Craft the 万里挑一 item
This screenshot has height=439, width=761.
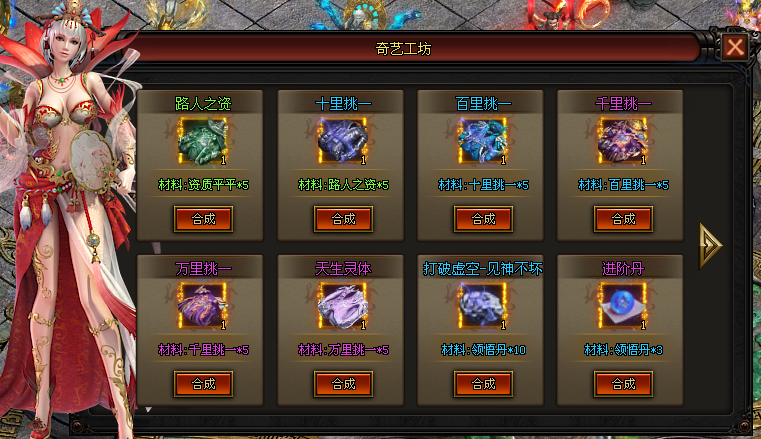click(x=203, y=383)
